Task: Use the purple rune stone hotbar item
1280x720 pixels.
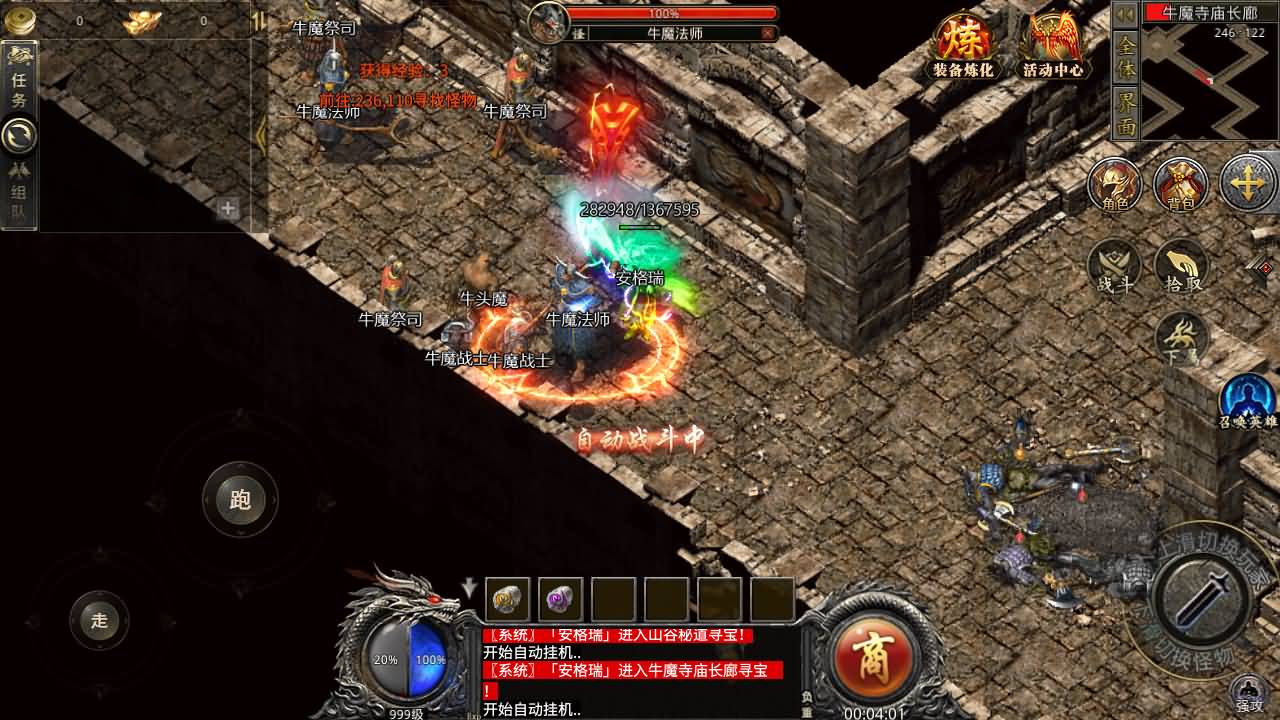Action: pyautogui.click(x=560, y=599)
